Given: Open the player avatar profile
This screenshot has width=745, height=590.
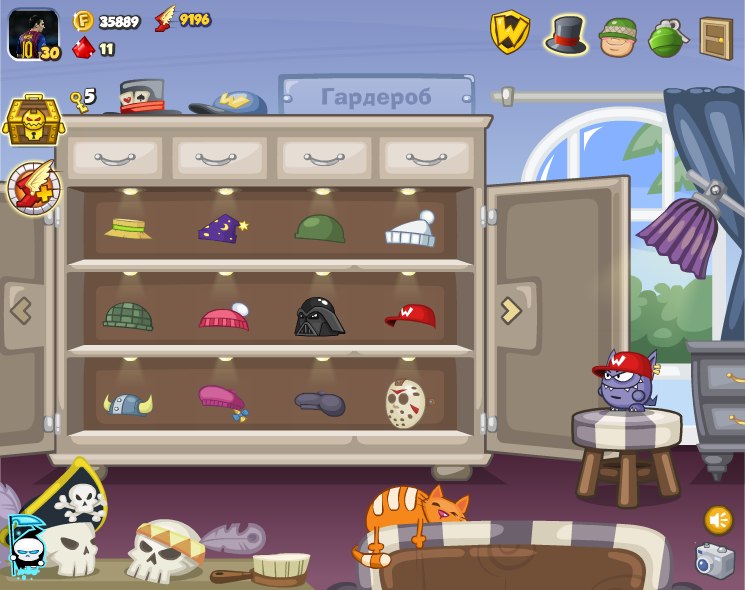Looking at the screenshot, I should pos(33,34).
